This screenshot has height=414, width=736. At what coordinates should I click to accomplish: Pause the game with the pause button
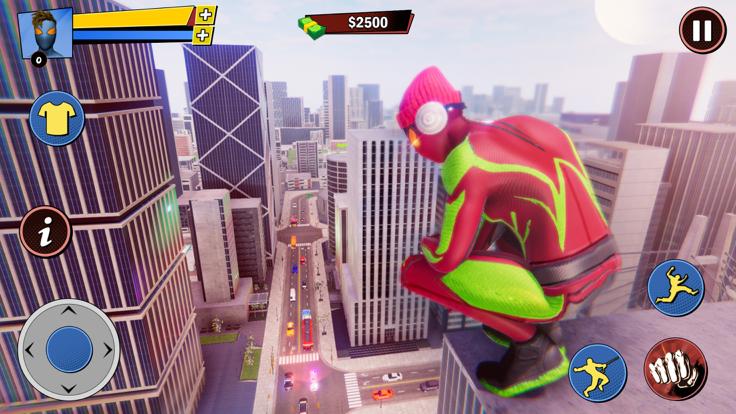point(702,30)
